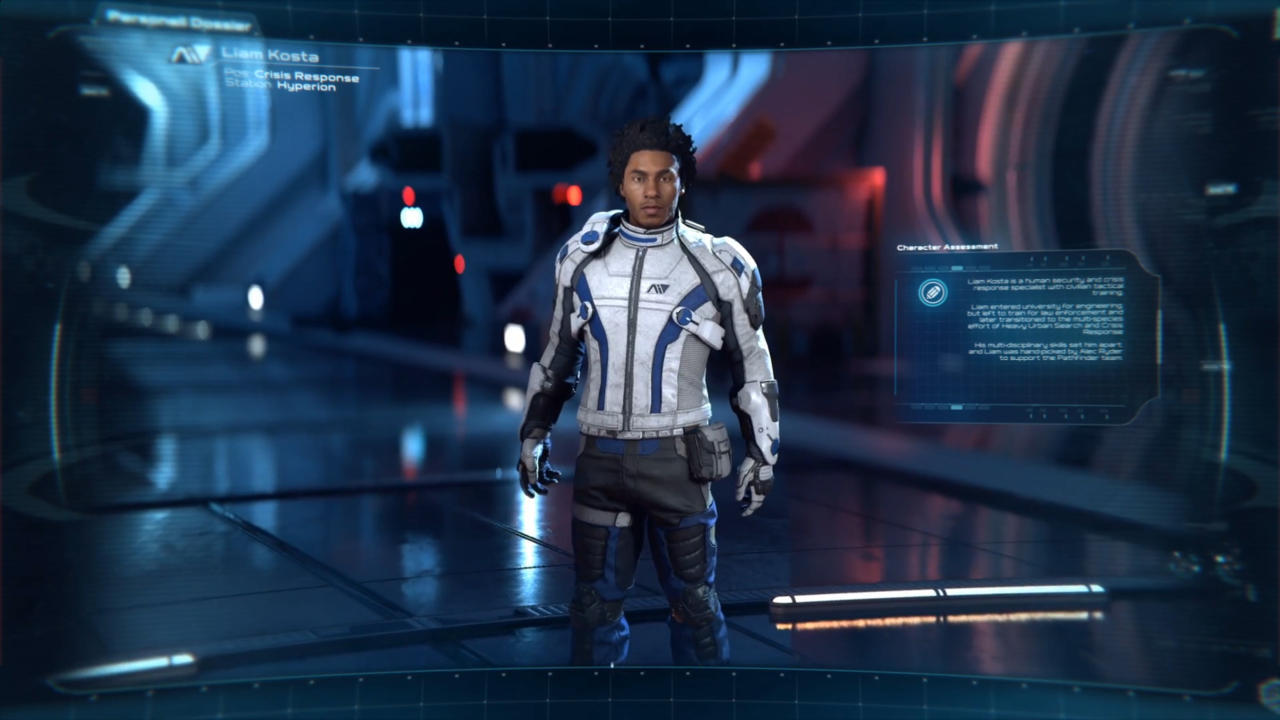Image resolution: width=1280 pixels, height=720 pixels.
Task: Open the pencil icon in Character Assessment
Action: 933,293
